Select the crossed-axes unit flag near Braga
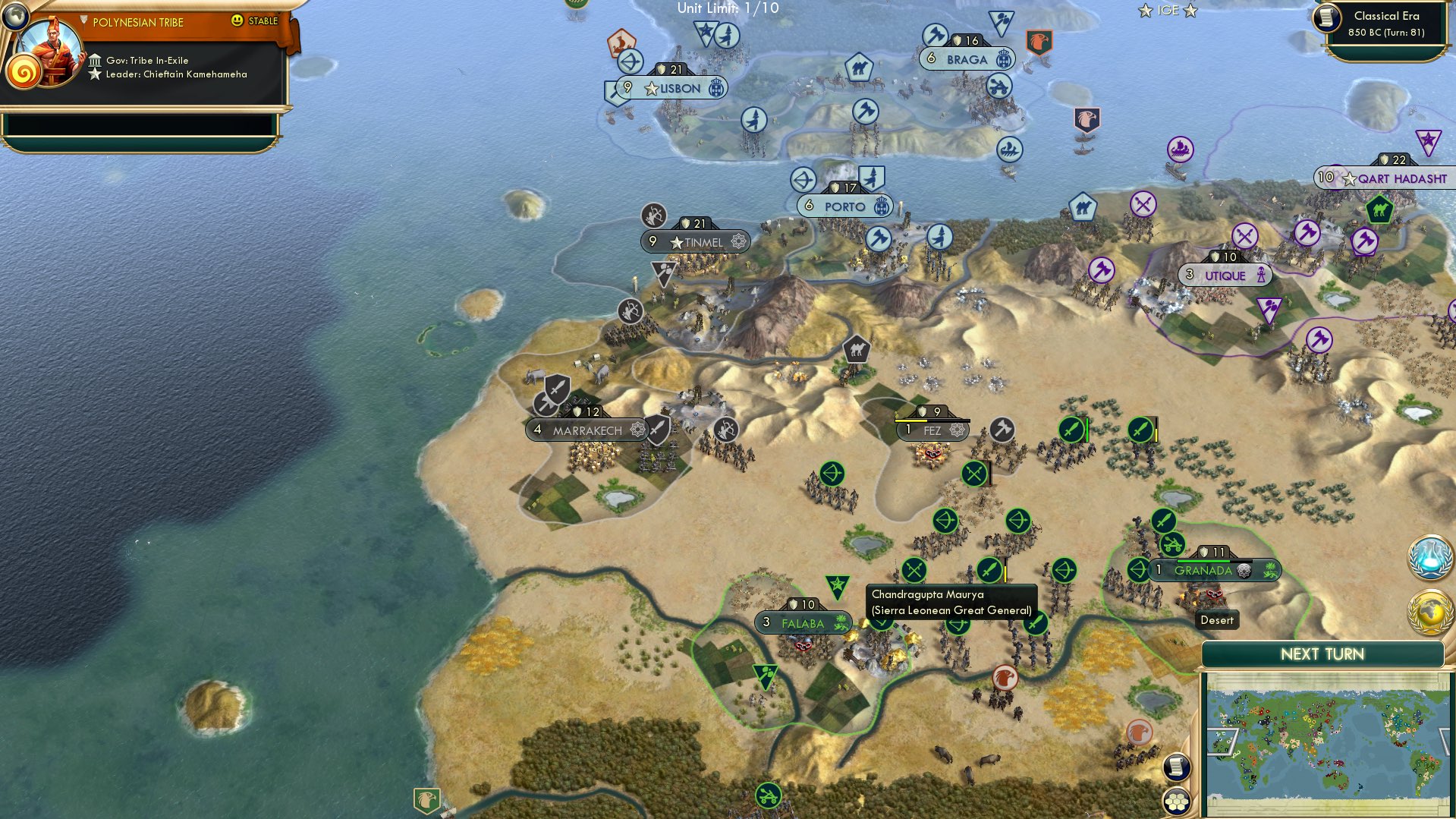The image size is (1456, 819). pos(936,34)
